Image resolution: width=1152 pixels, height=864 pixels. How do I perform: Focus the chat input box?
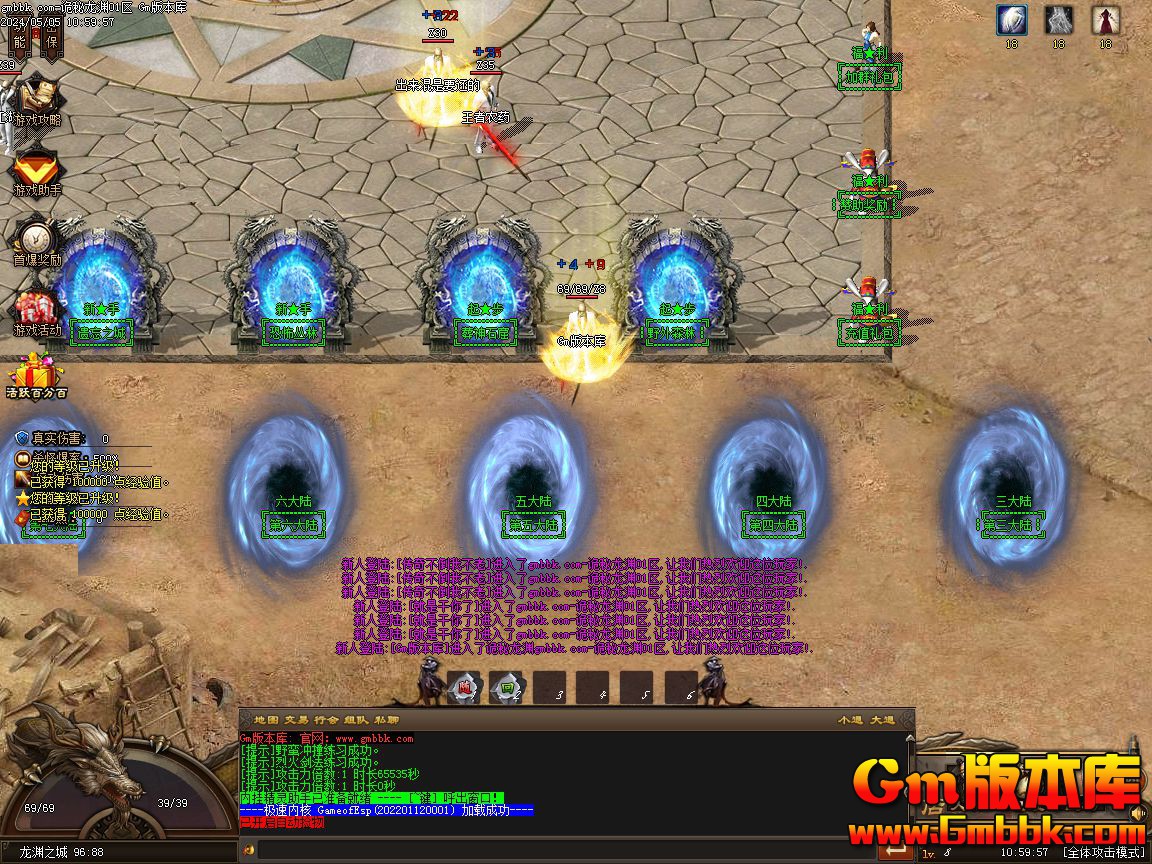(560, 851)
